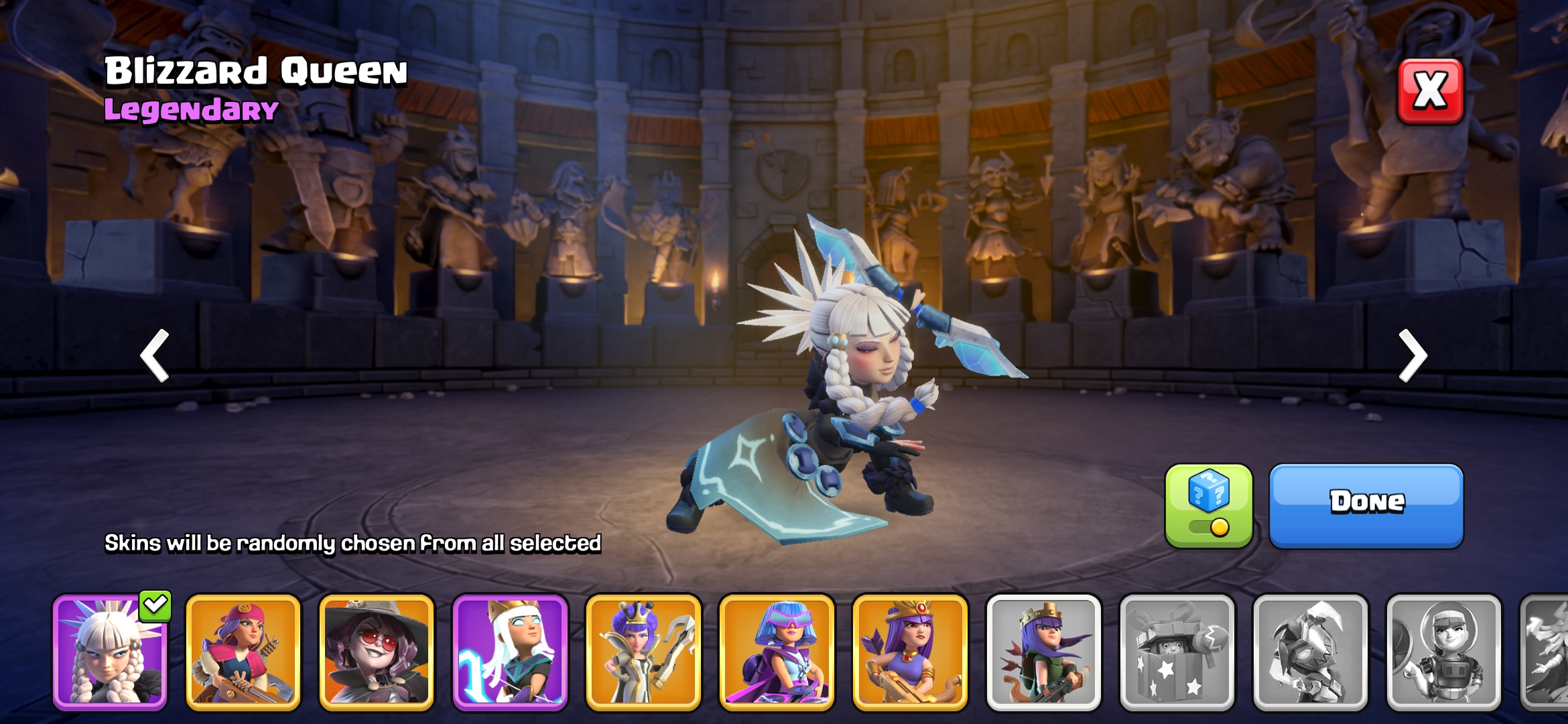Pick the witch hat red-eyed queen skin
The height and width of the screenshot is (724, 1568).
pos(377,652)
